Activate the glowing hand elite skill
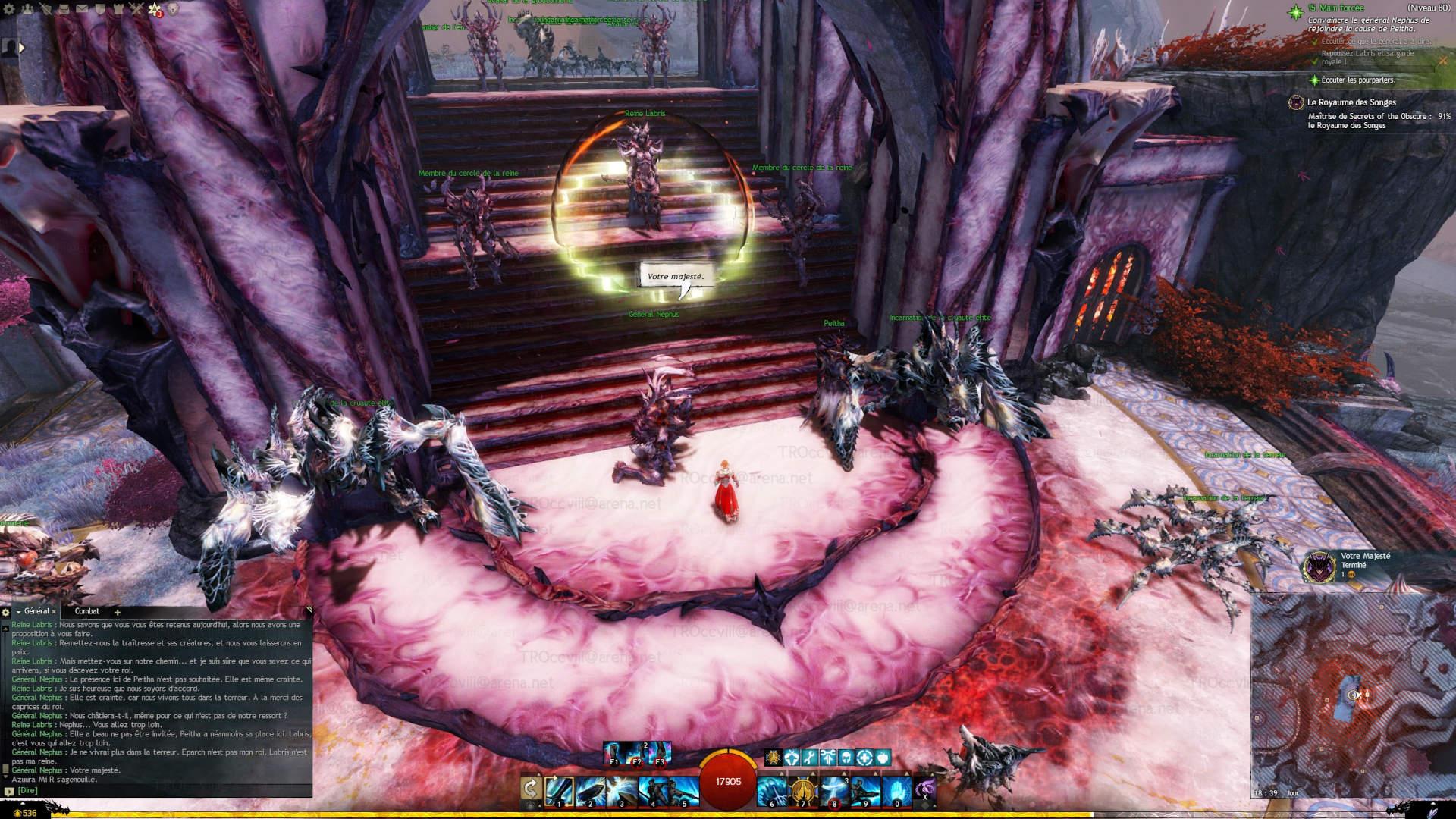The width and height of the screenshot is (1456, 819). (x=896, y=790)
